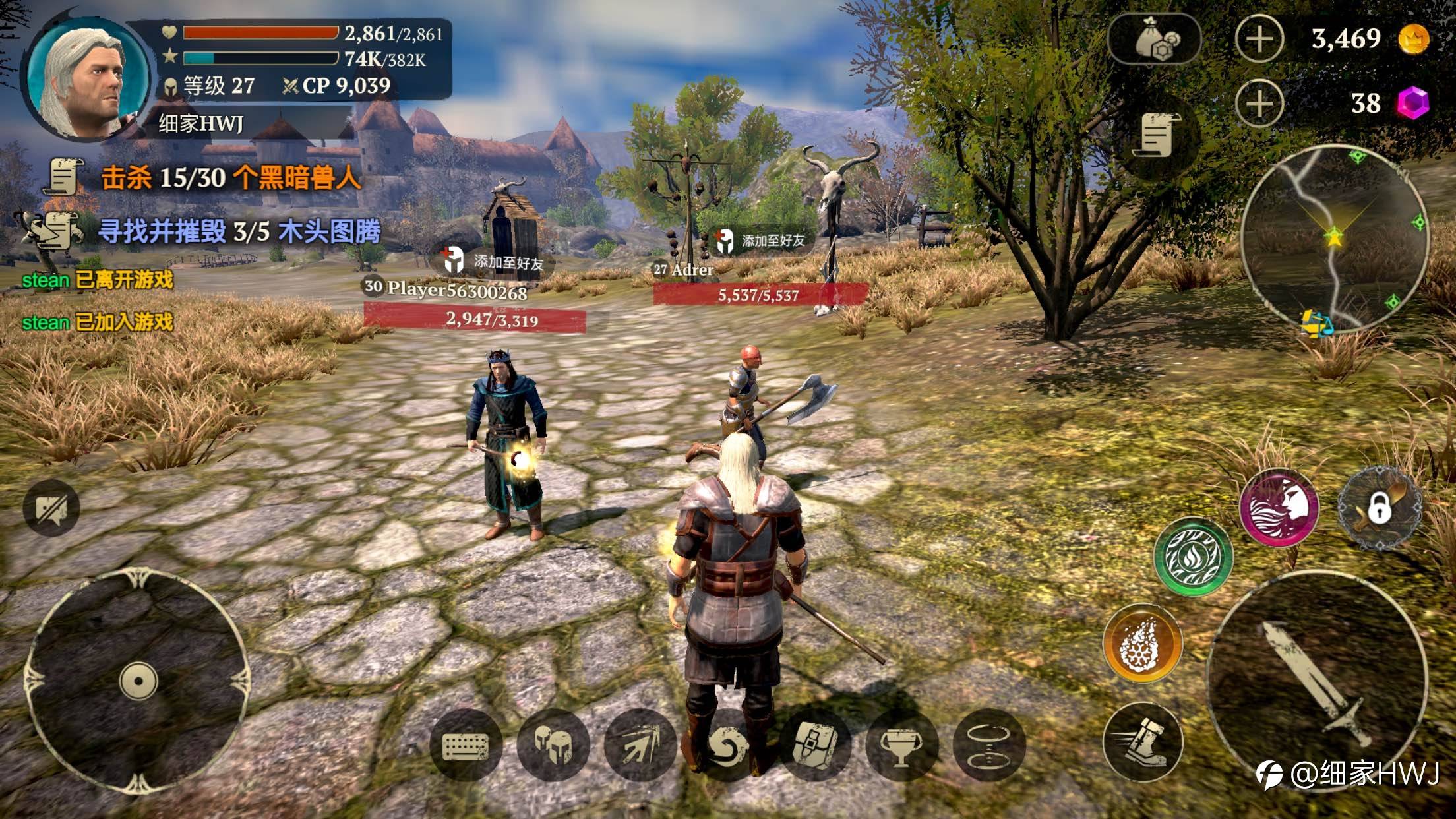Activate the sprint boot ability
The width and height of the screenshot is (1456, 819).
pyautogui.click(x=1143, y=740)
